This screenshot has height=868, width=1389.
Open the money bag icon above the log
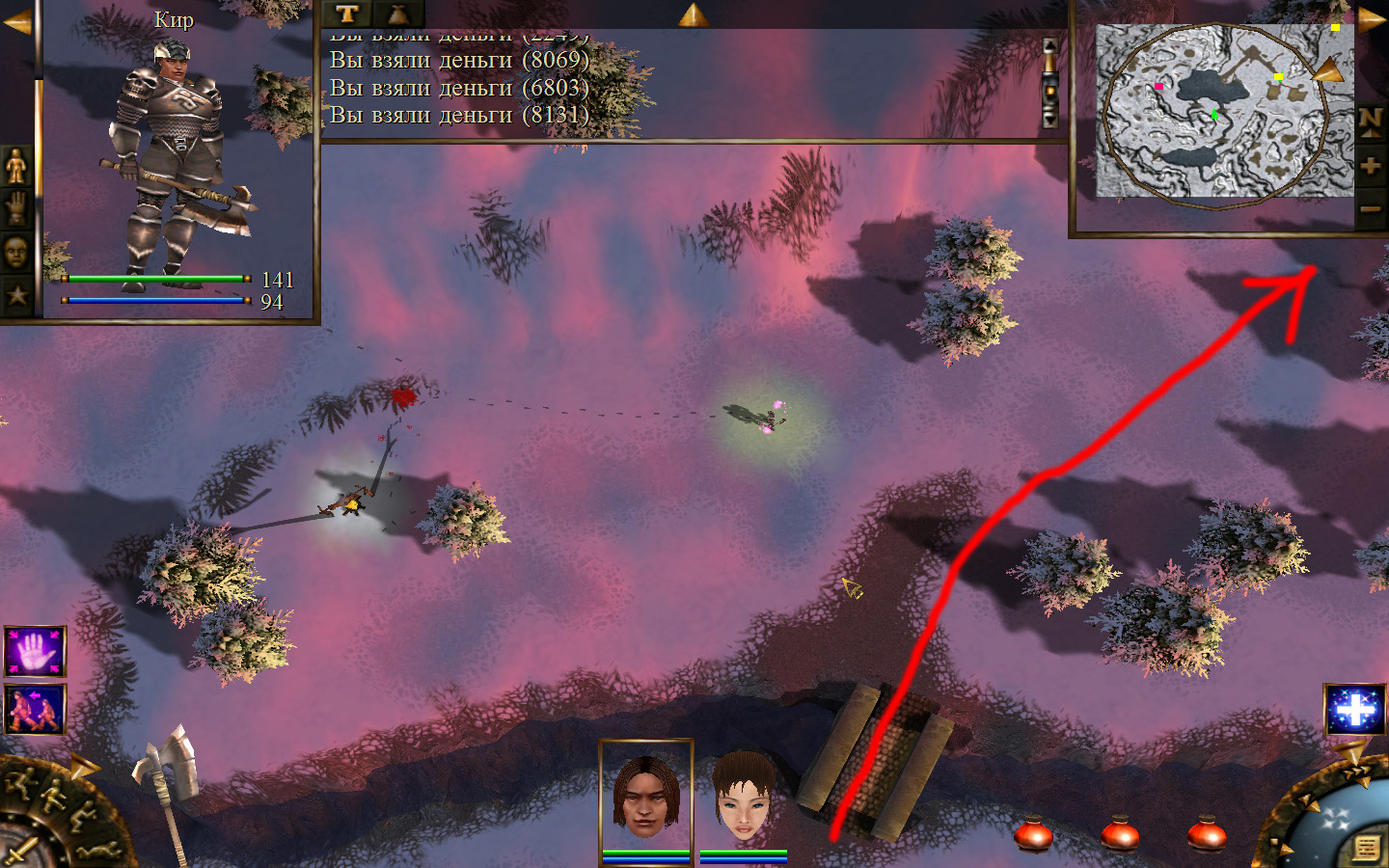(397, 14)
